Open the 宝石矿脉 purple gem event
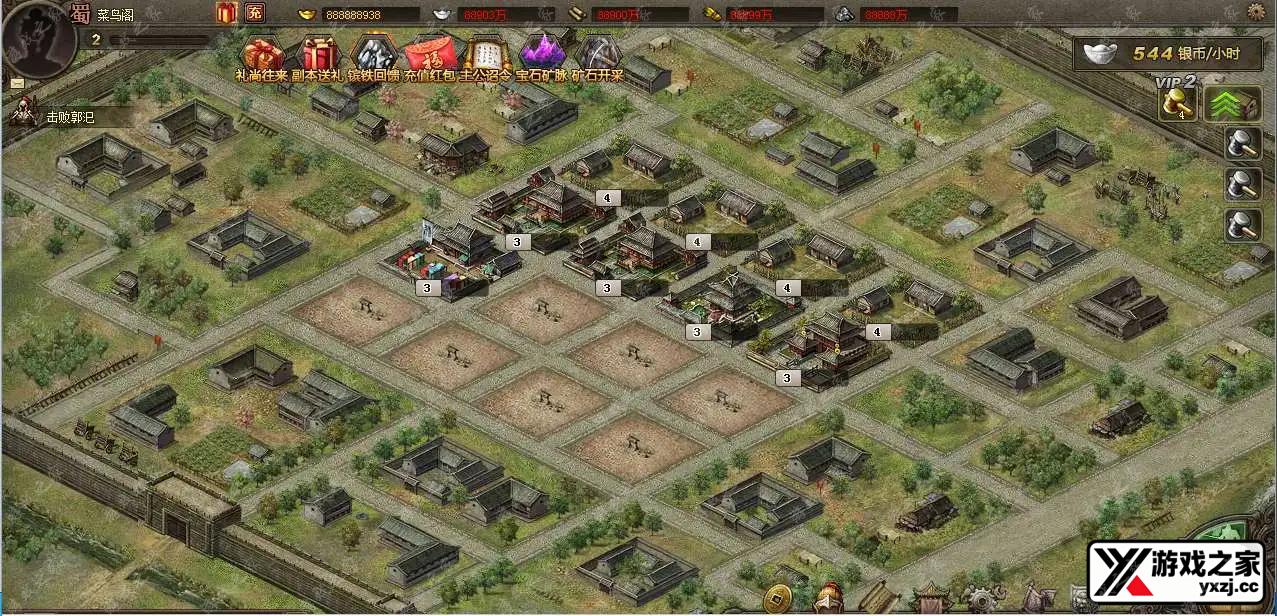This screenshot has height=616, width=1277. (x=543, y=53)
